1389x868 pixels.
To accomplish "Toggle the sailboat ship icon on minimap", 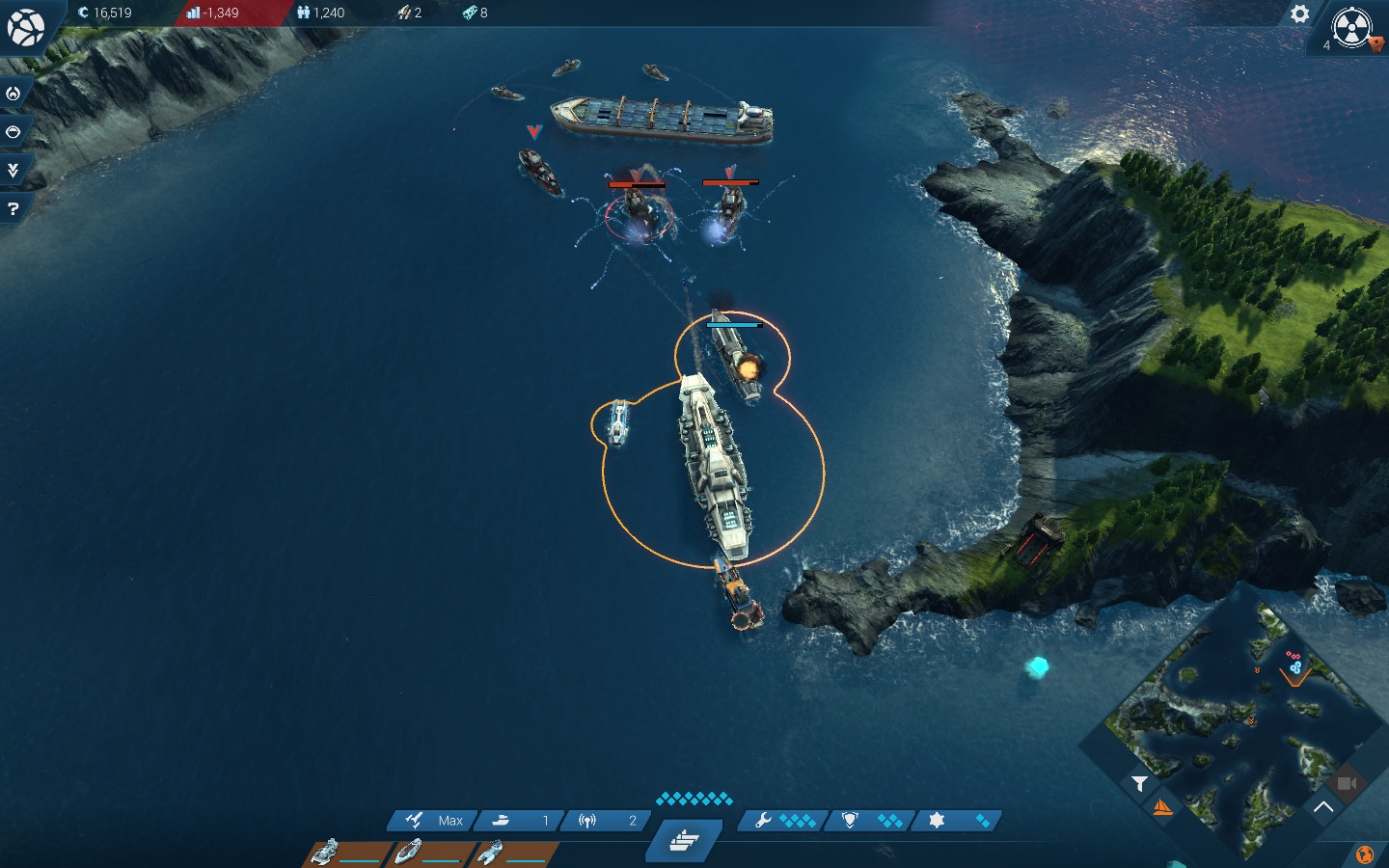I will click(x=1163, y=808).
